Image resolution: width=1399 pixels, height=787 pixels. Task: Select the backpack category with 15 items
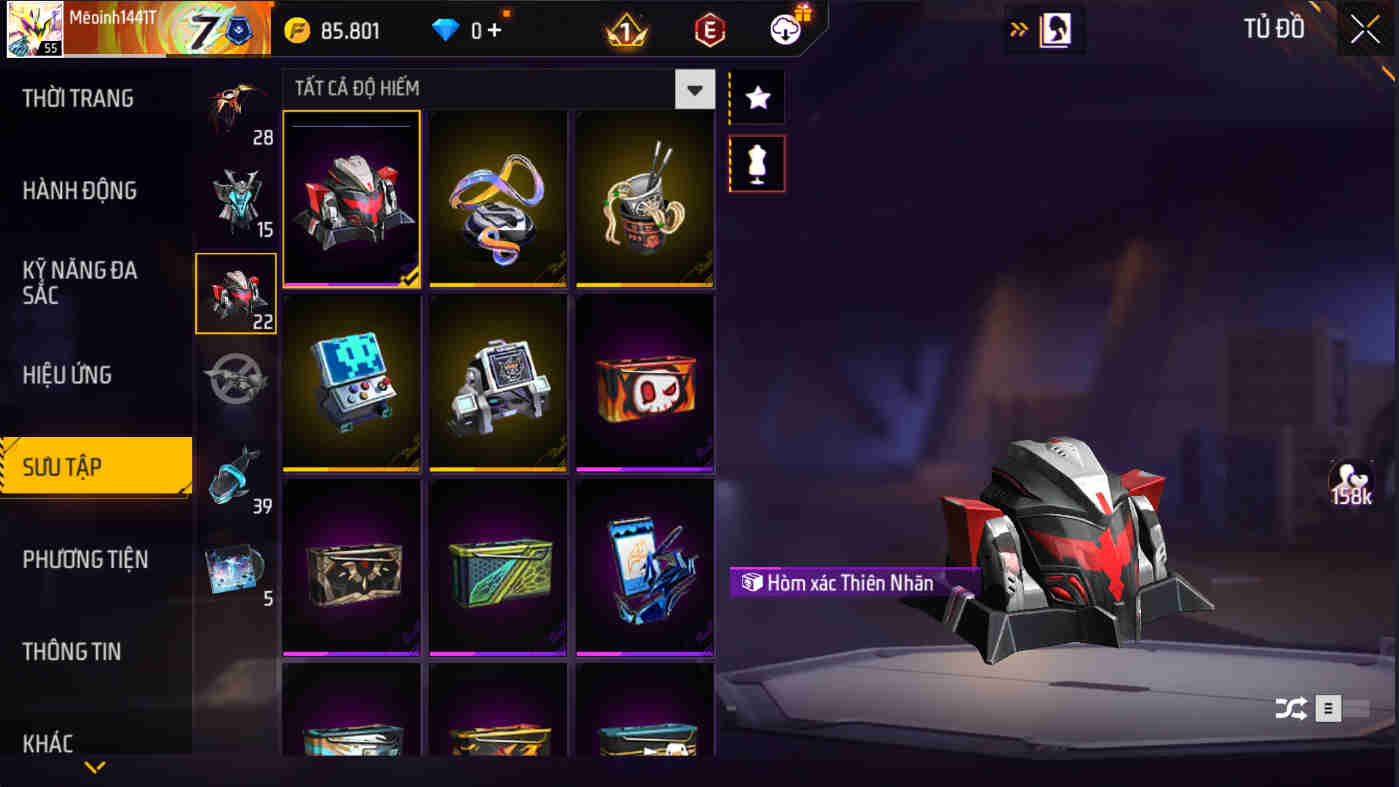point(236,200)
